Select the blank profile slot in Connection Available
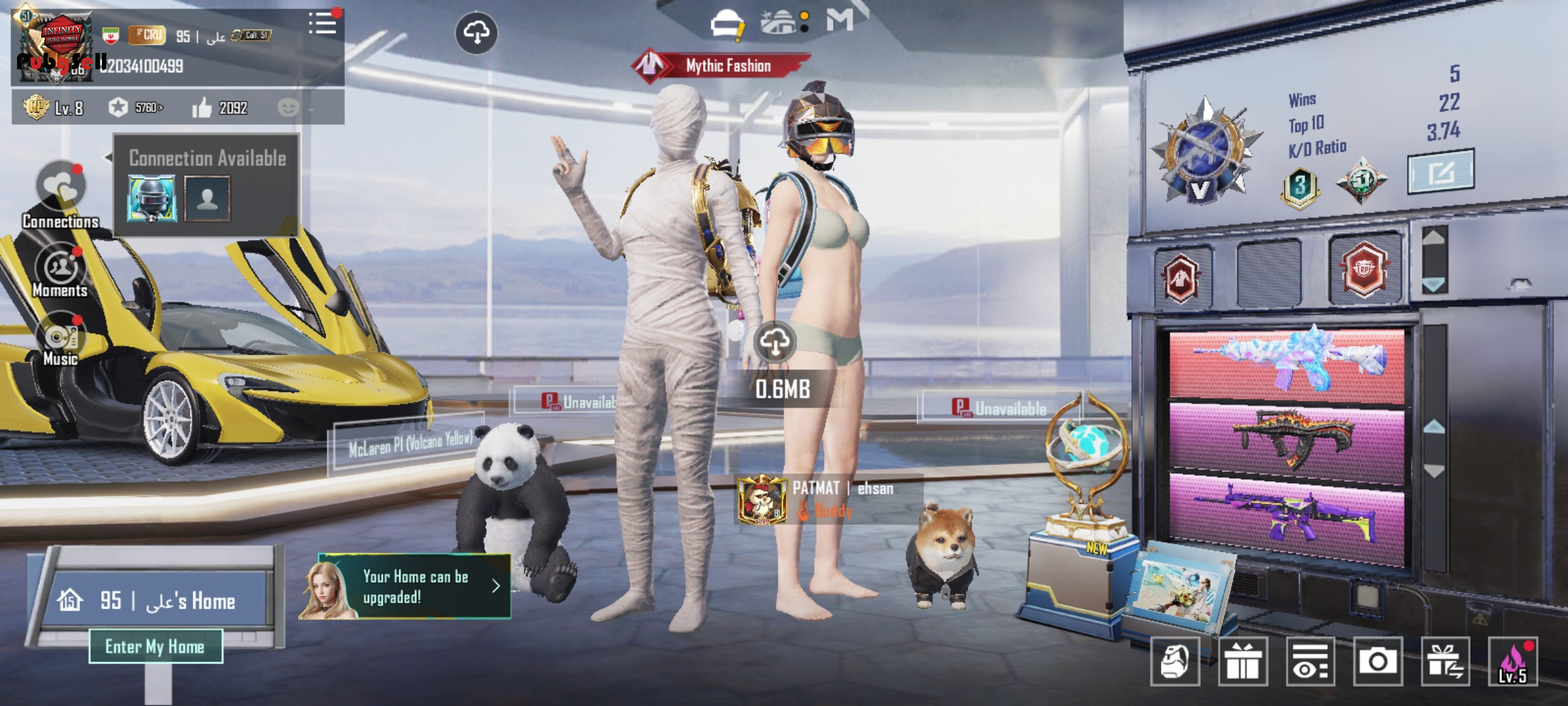This screenshot has width=1568, height=706. point(207,198)
